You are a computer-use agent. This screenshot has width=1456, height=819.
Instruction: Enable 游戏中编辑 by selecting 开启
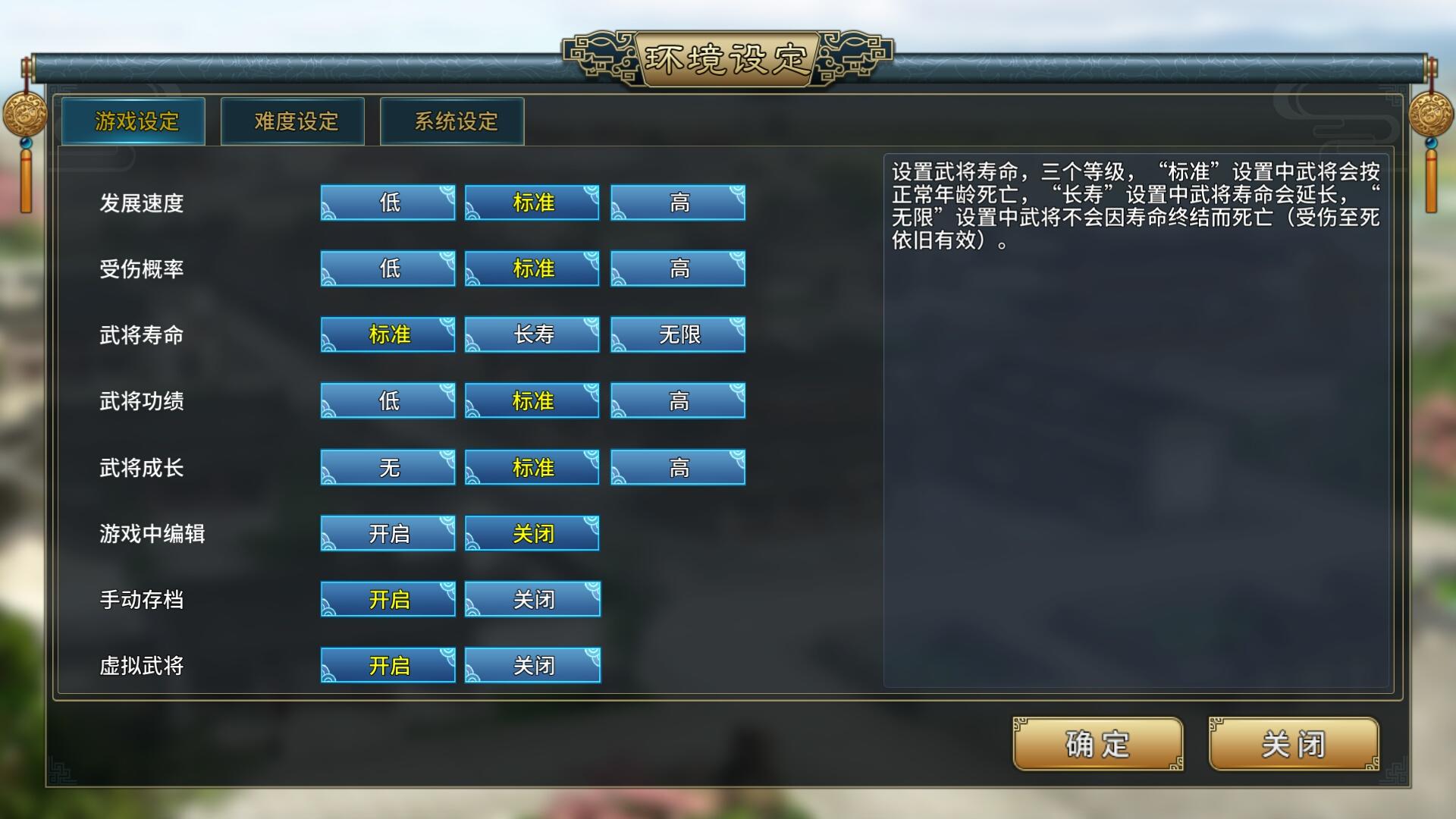pyautogui.click(x=387, y=533)
